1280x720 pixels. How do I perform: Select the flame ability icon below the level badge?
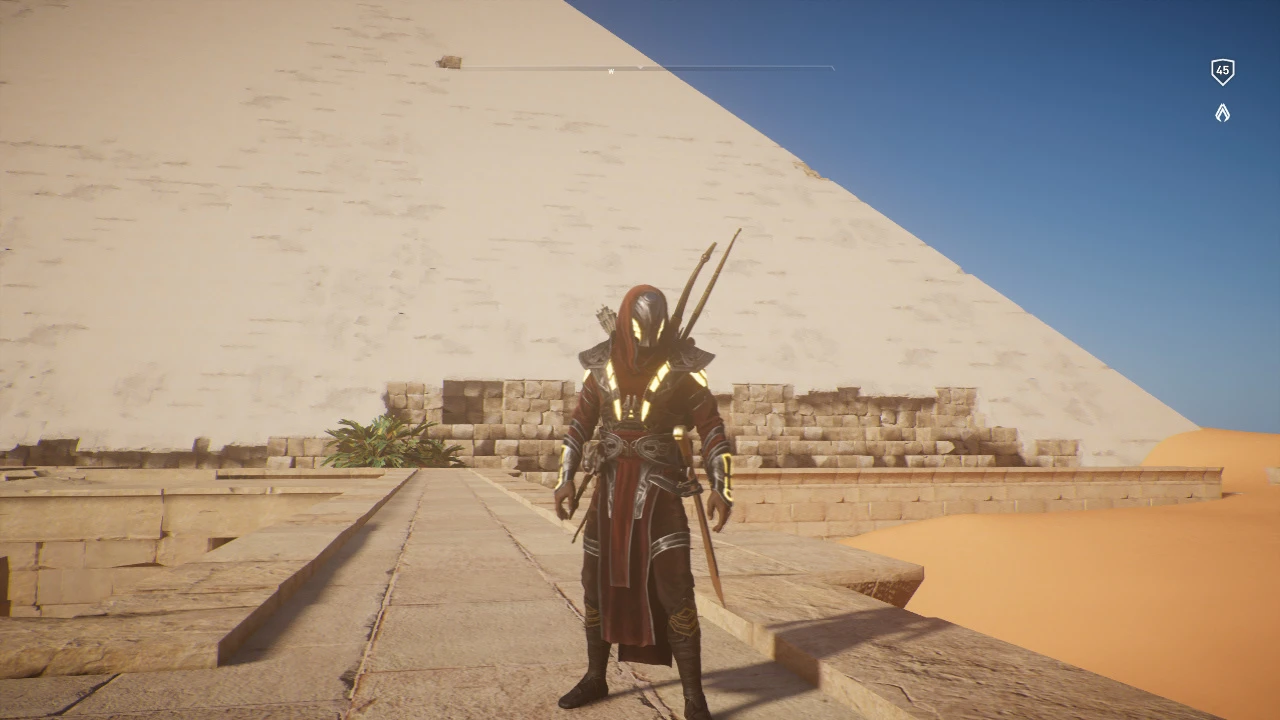pos(1222,113)
